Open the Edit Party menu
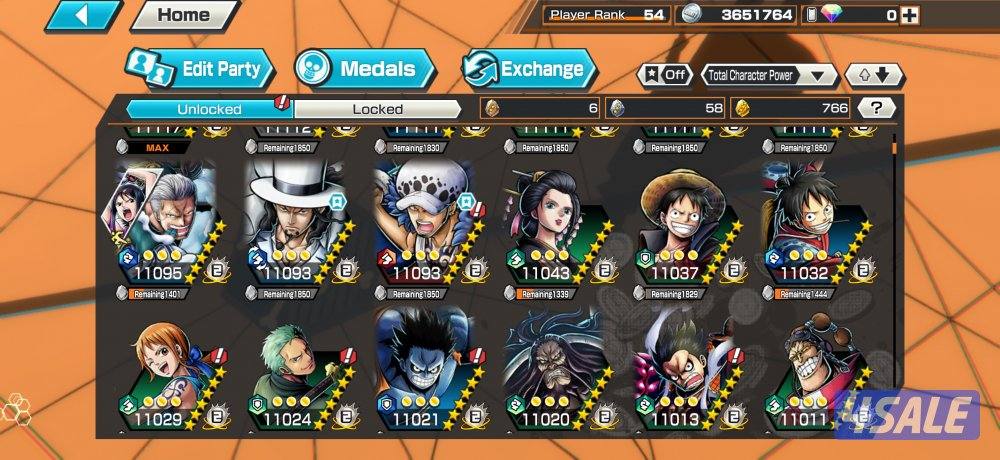The width and height of the screenshot is (1000, 460). [x=199, y=69]
